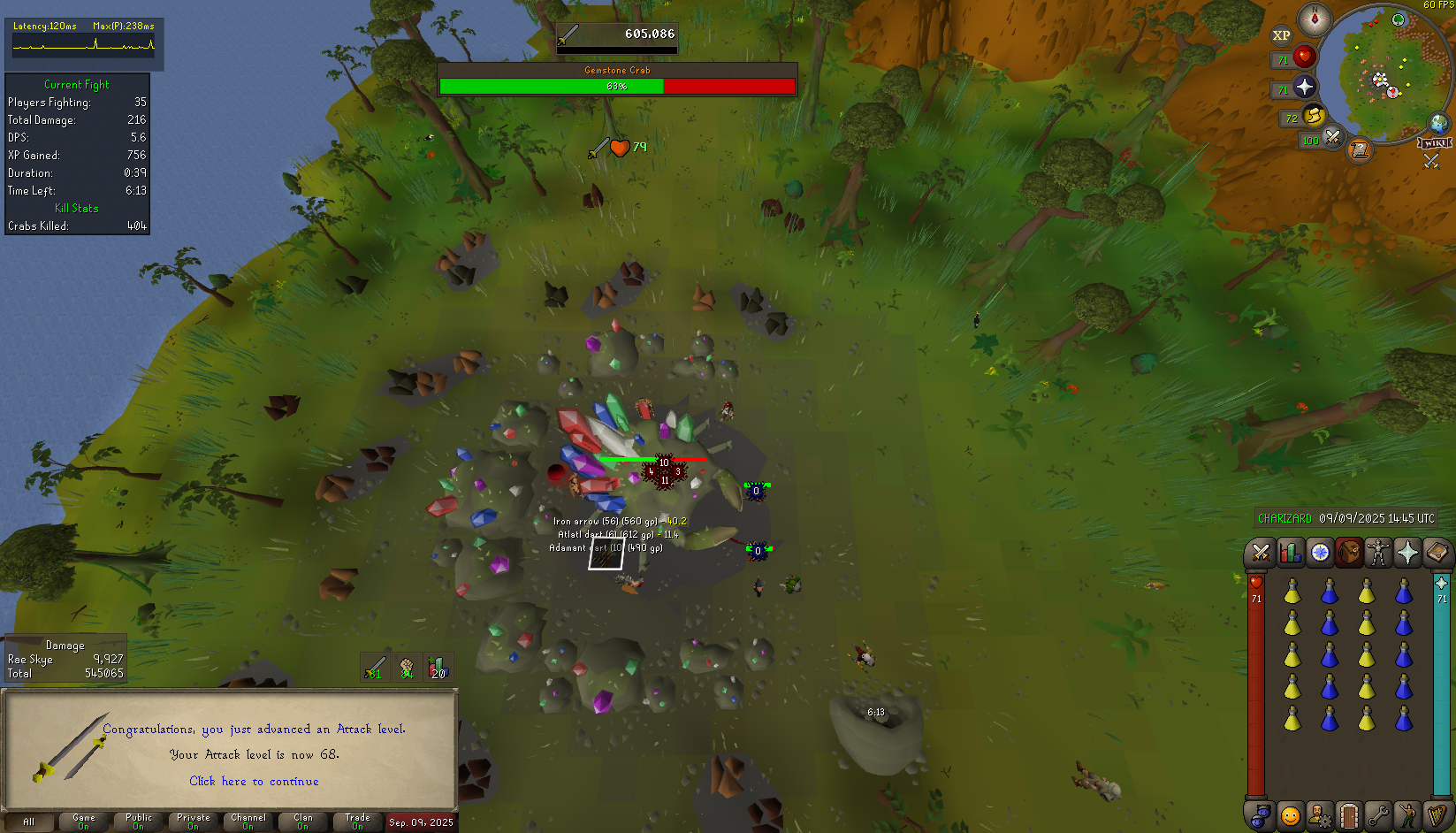Open the Public chat filter tab
Screen dimensions: 1456x833
139,822
